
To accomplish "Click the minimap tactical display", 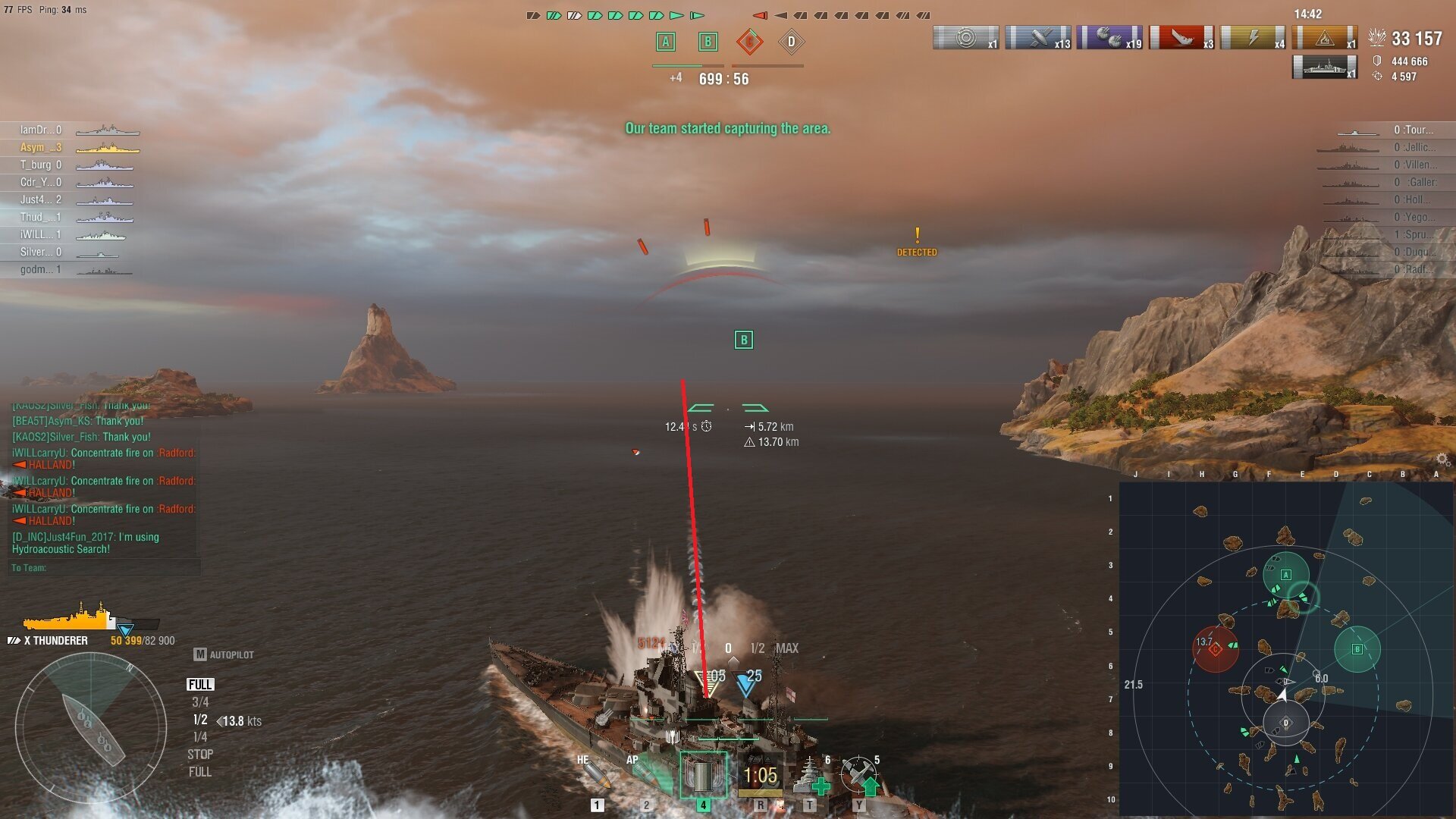I will tap(1285, 648).
